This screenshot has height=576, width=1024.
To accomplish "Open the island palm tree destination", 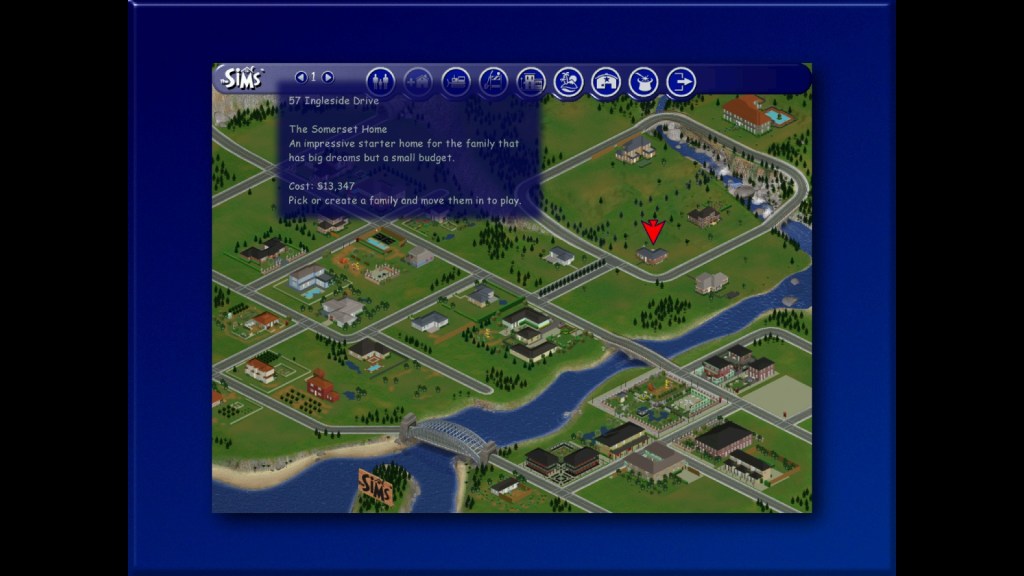I will tap(568, 81).
